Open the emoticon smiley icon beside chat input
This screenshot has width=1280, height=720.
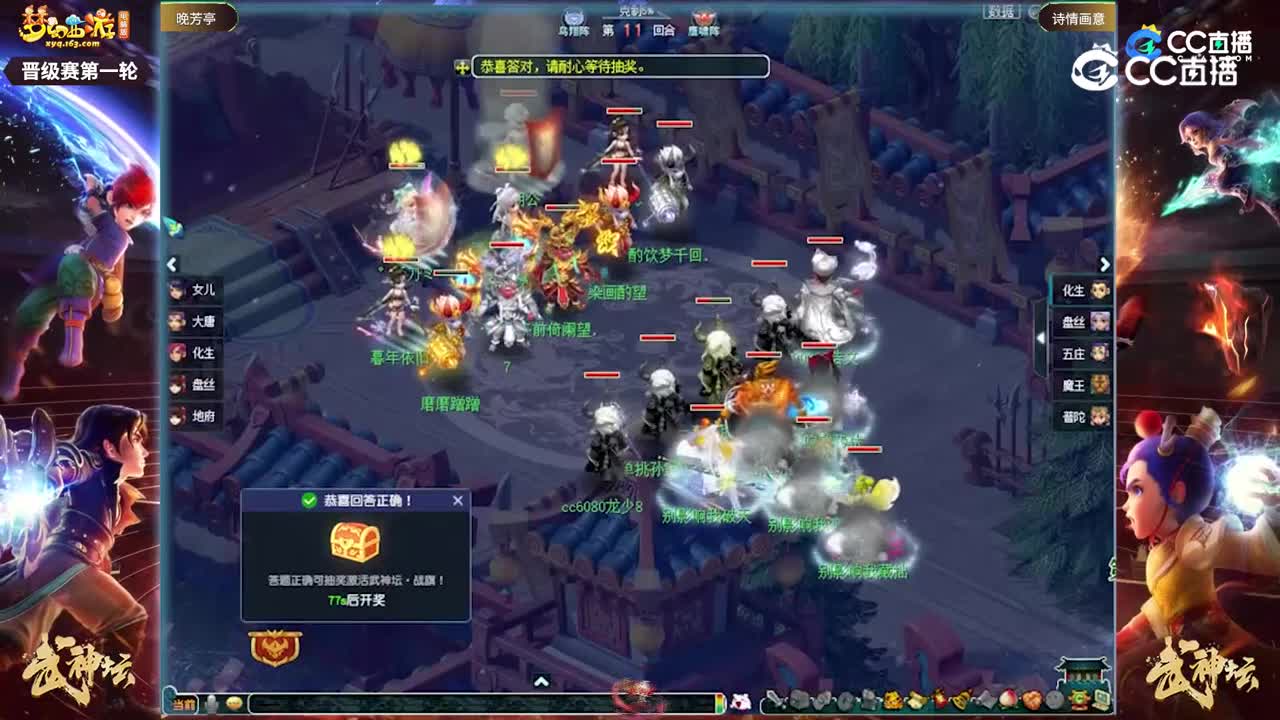pos(234,702)
